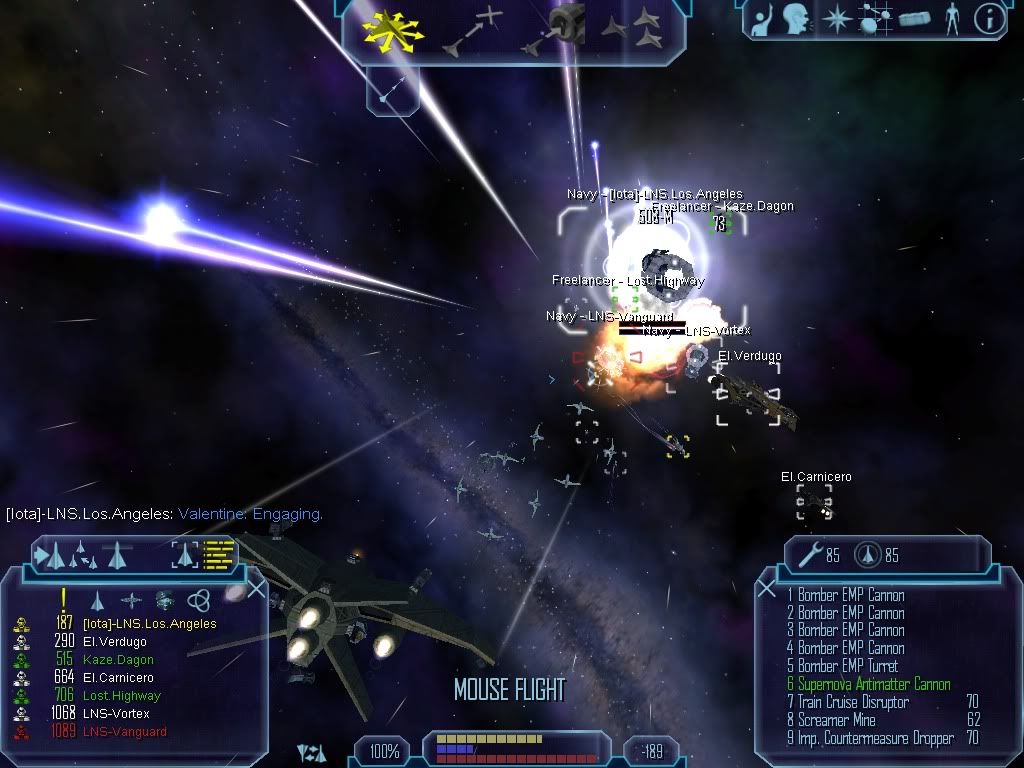Select El.Verdugo in the contact list

[x=114, y=642]
